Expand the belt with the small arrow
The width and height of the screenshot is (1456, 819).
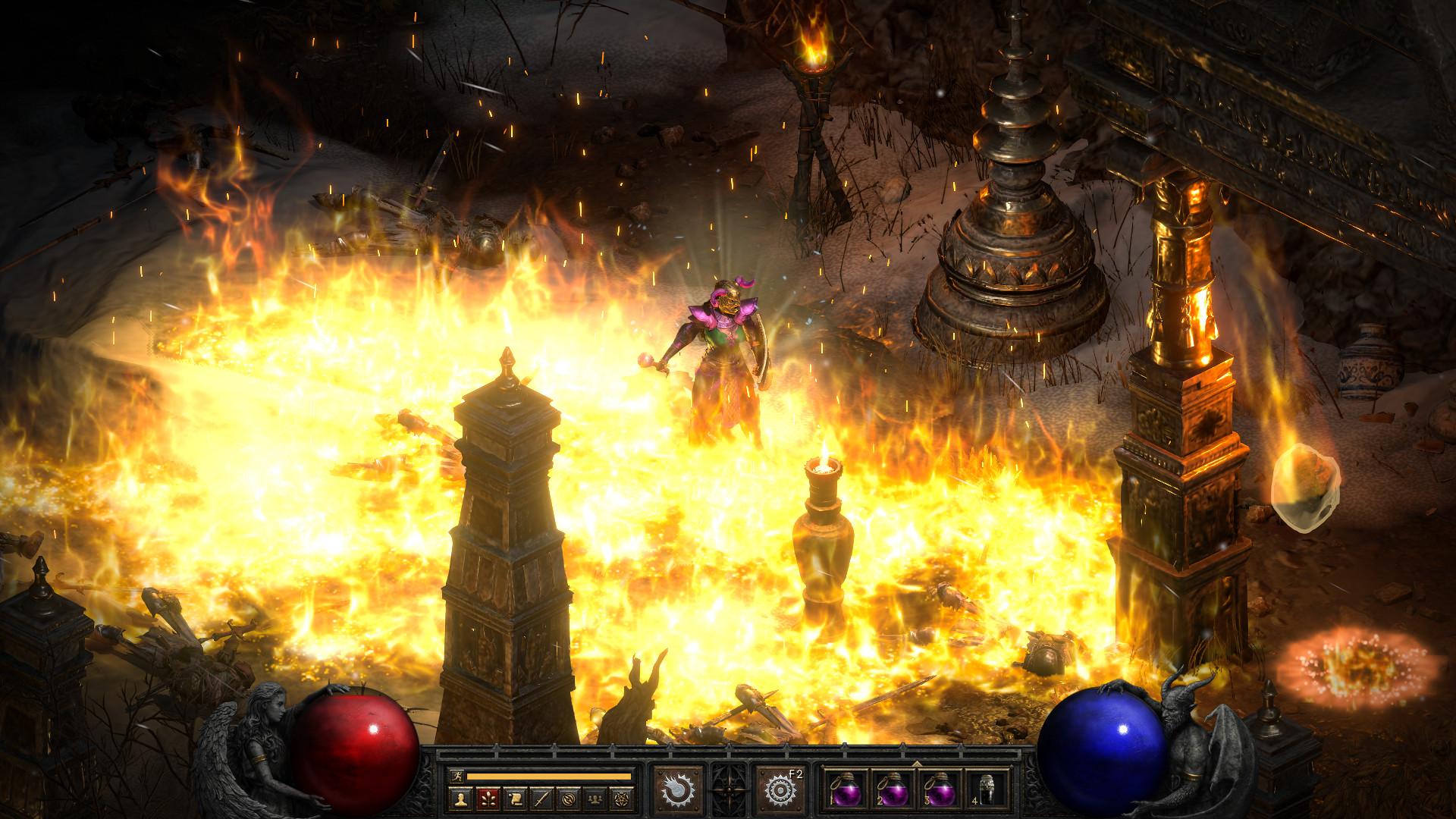[916, 764]
